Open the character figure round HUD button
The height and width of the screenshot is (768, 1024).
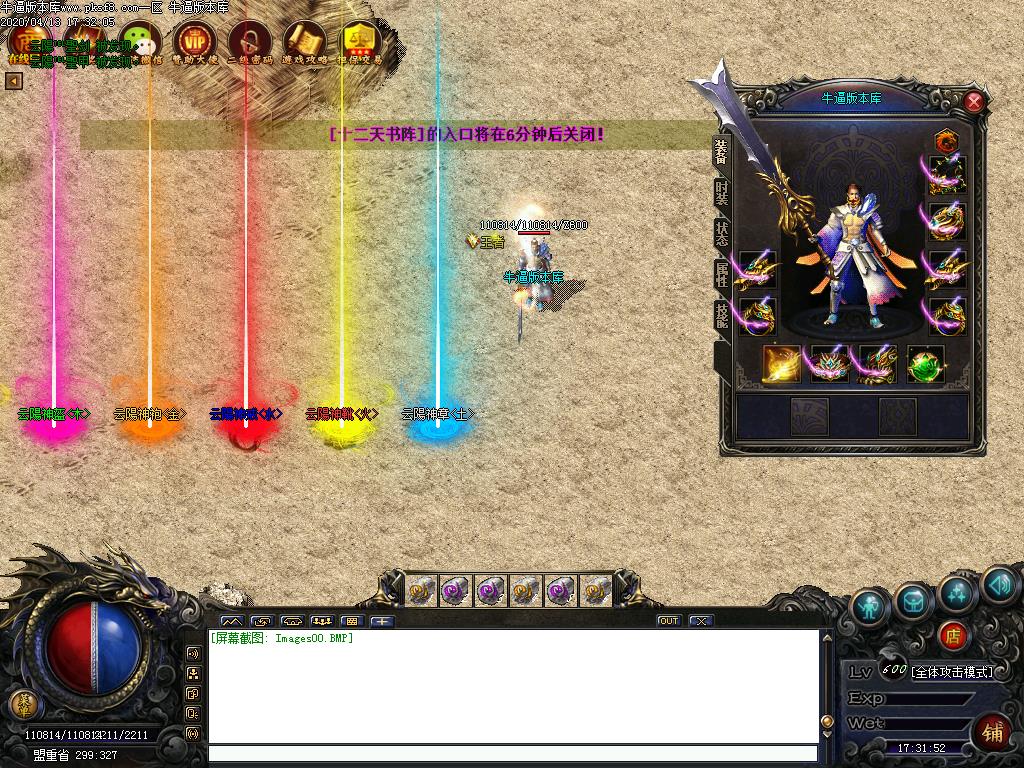pos(870,605)
